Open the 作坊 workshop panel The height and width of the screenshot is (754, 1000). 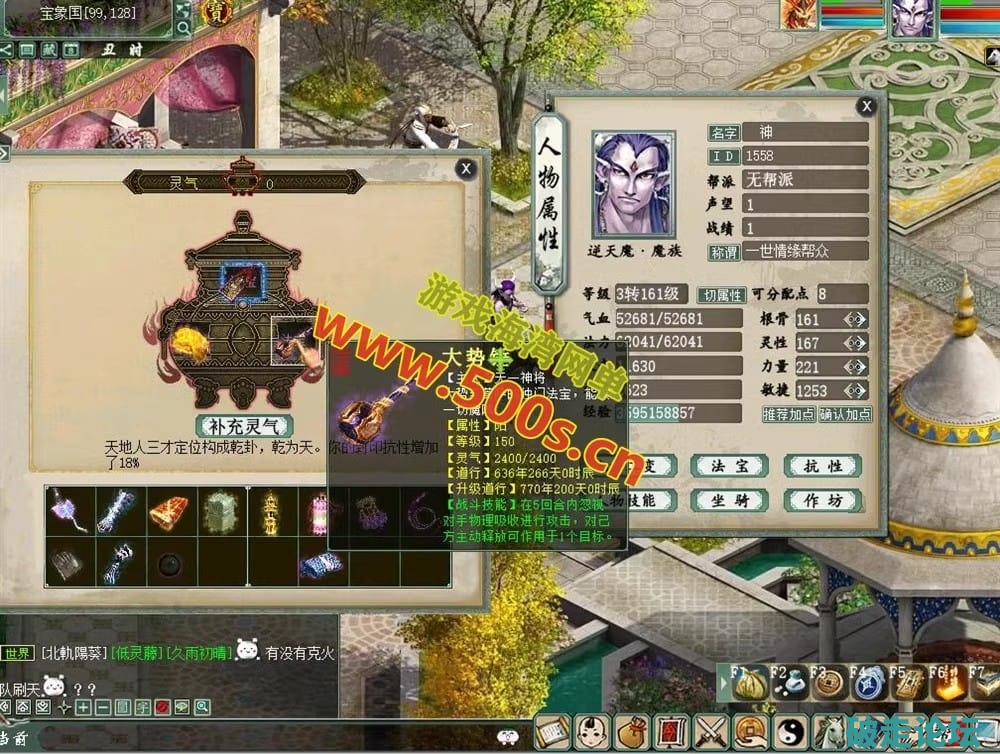[x=821, y=500]
